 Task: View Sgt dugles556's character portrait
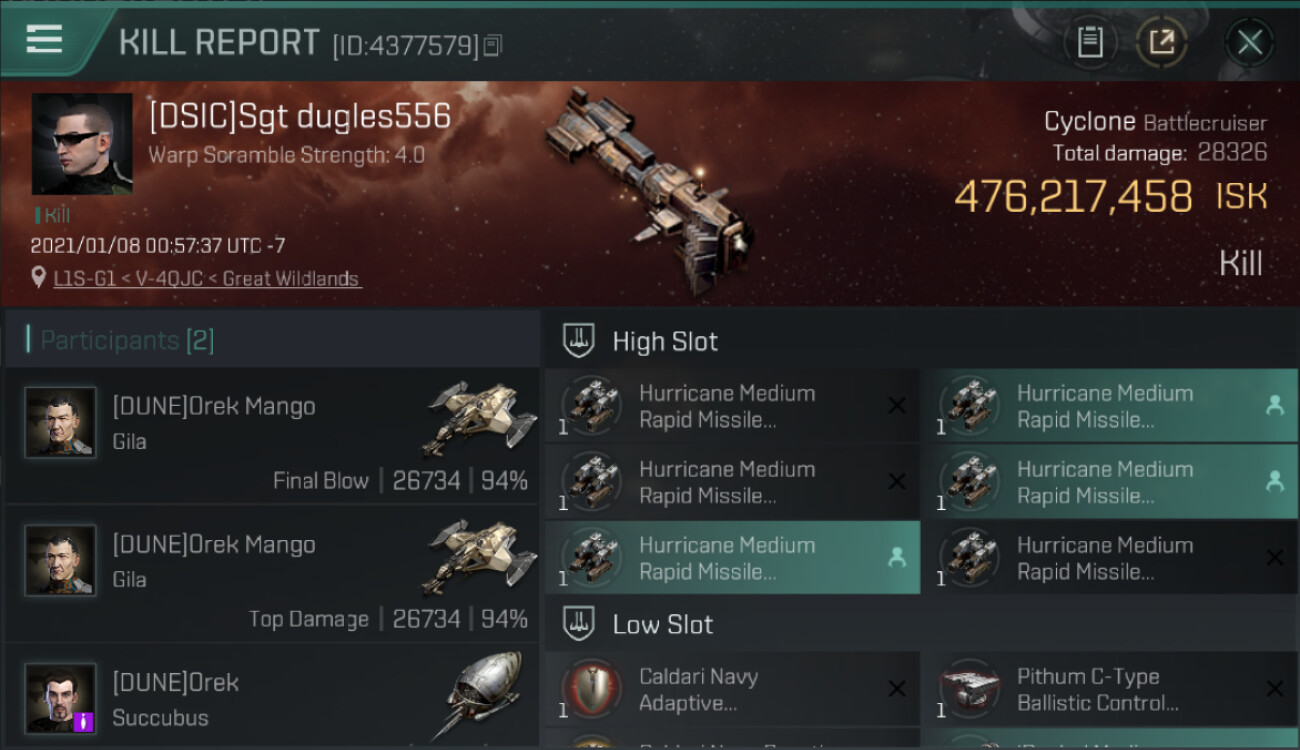(82, 144)
